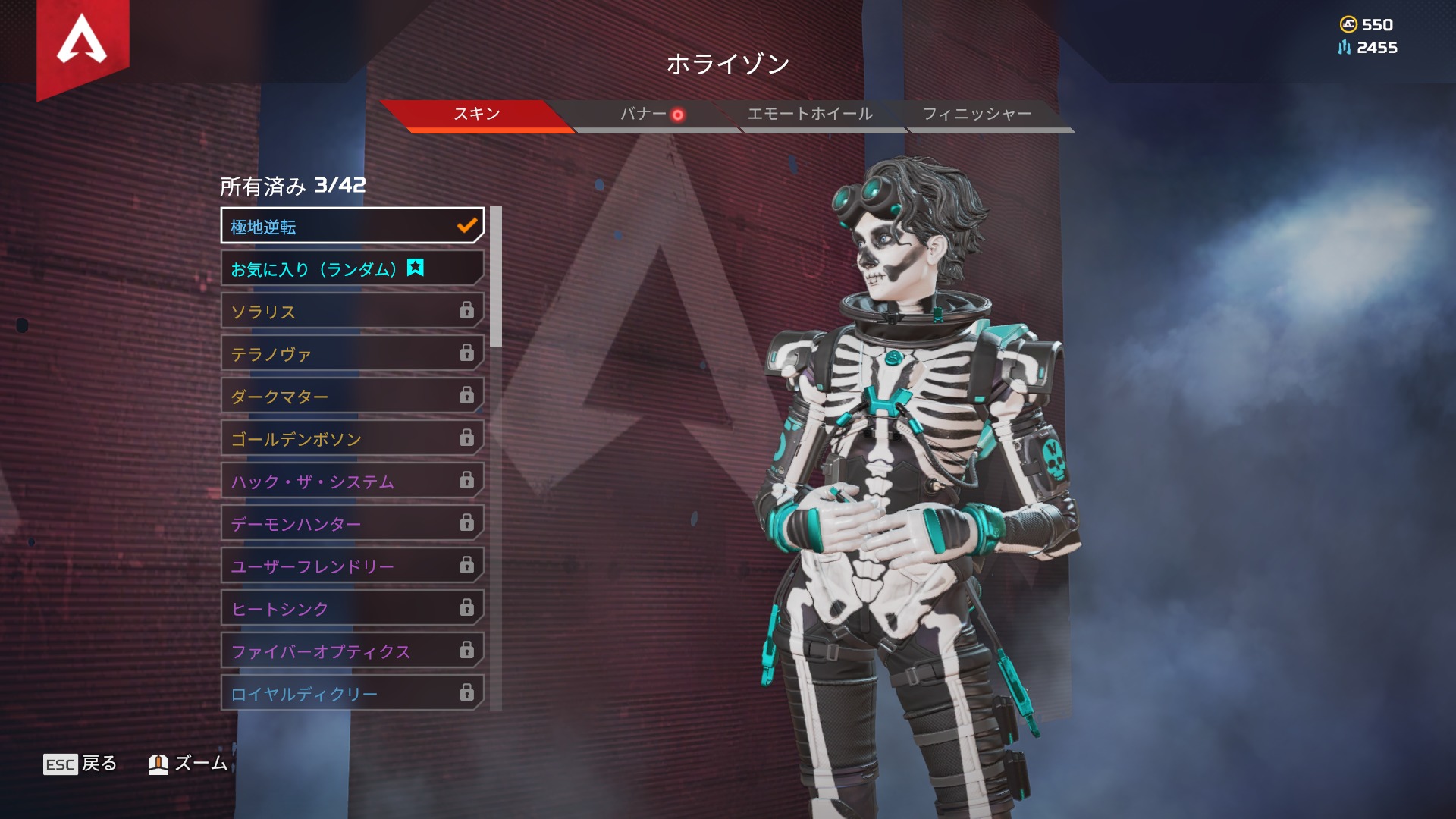1456x819 pixels.
Task: Preview ハック・ザ・システム skin
Action: click(352, 481)
